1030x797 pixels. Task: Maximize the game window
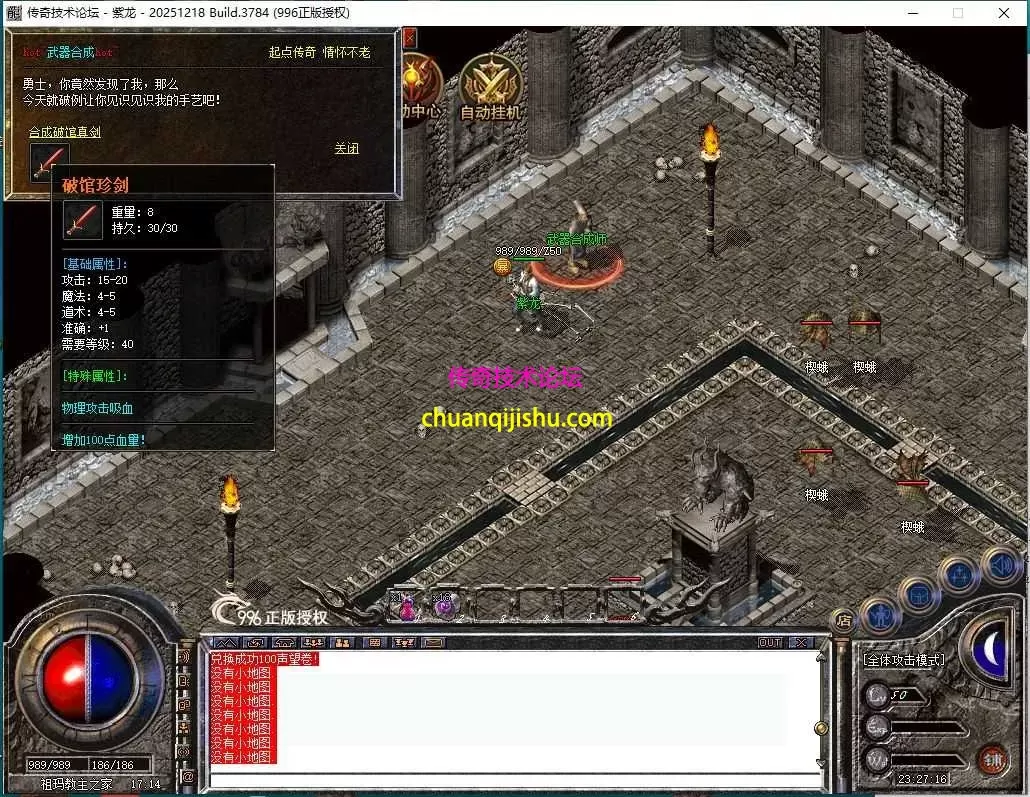[957, 13]
